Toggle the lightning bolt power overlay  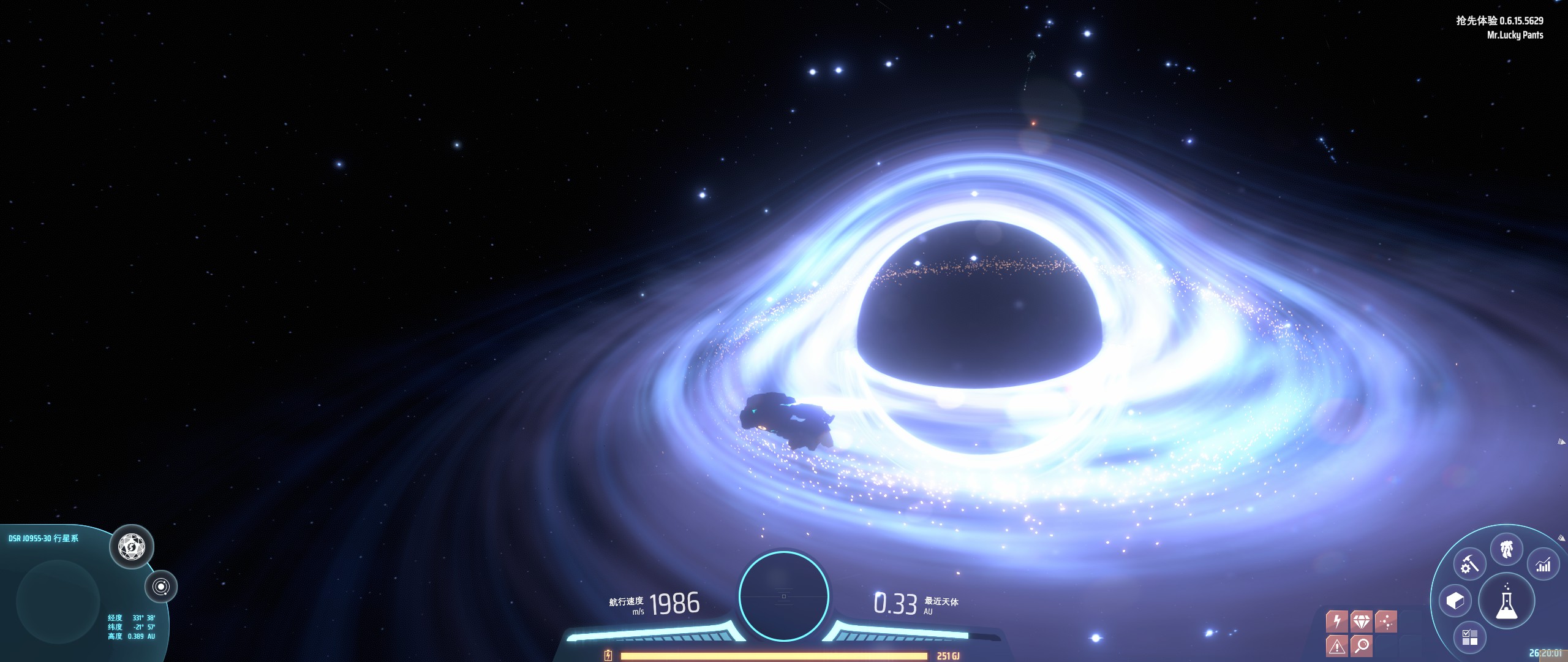(1336, 622)
